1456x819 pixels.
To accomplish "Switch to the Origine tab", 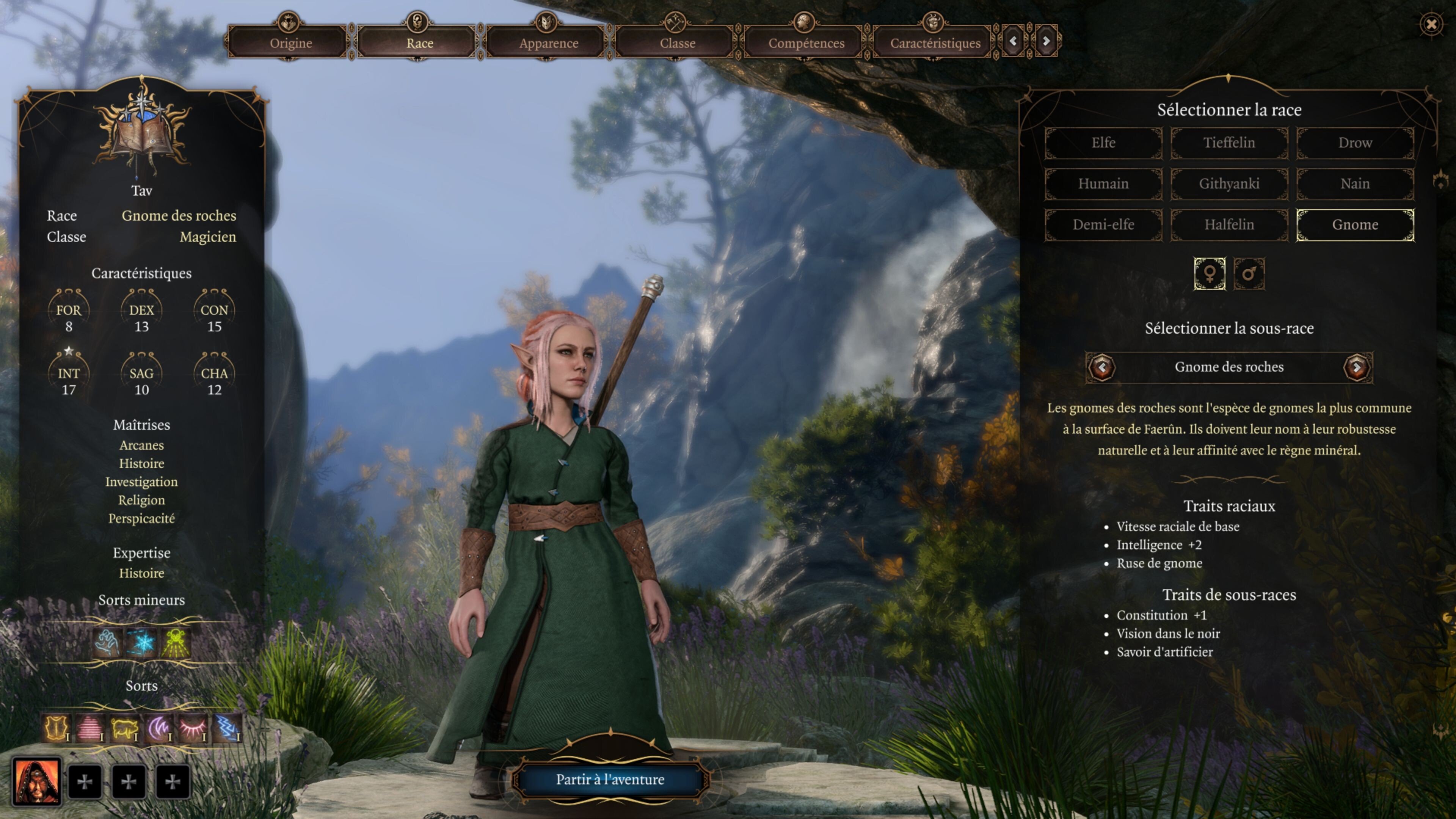I will 290,43.
